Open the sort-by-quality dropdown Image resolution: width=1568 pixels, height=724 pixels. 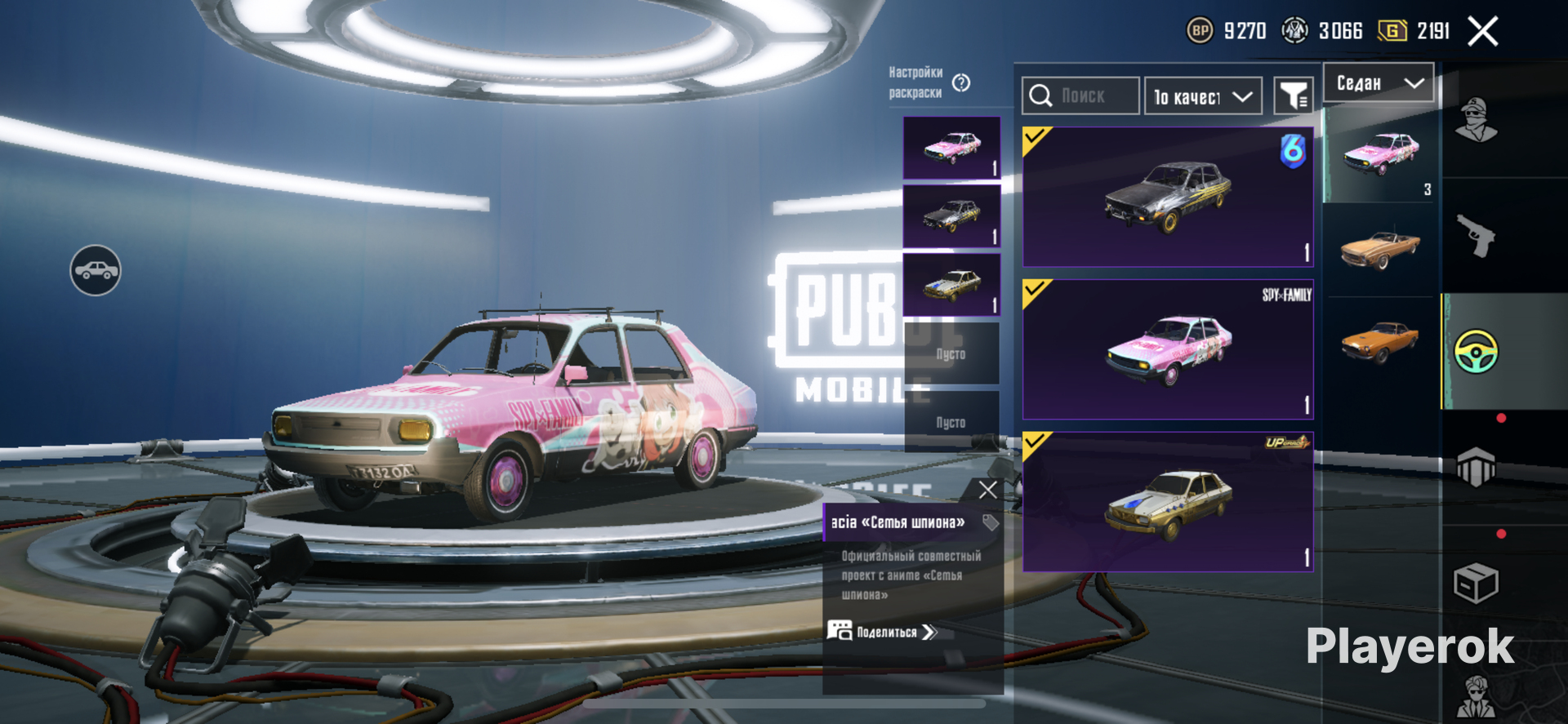pos(1203,97)
